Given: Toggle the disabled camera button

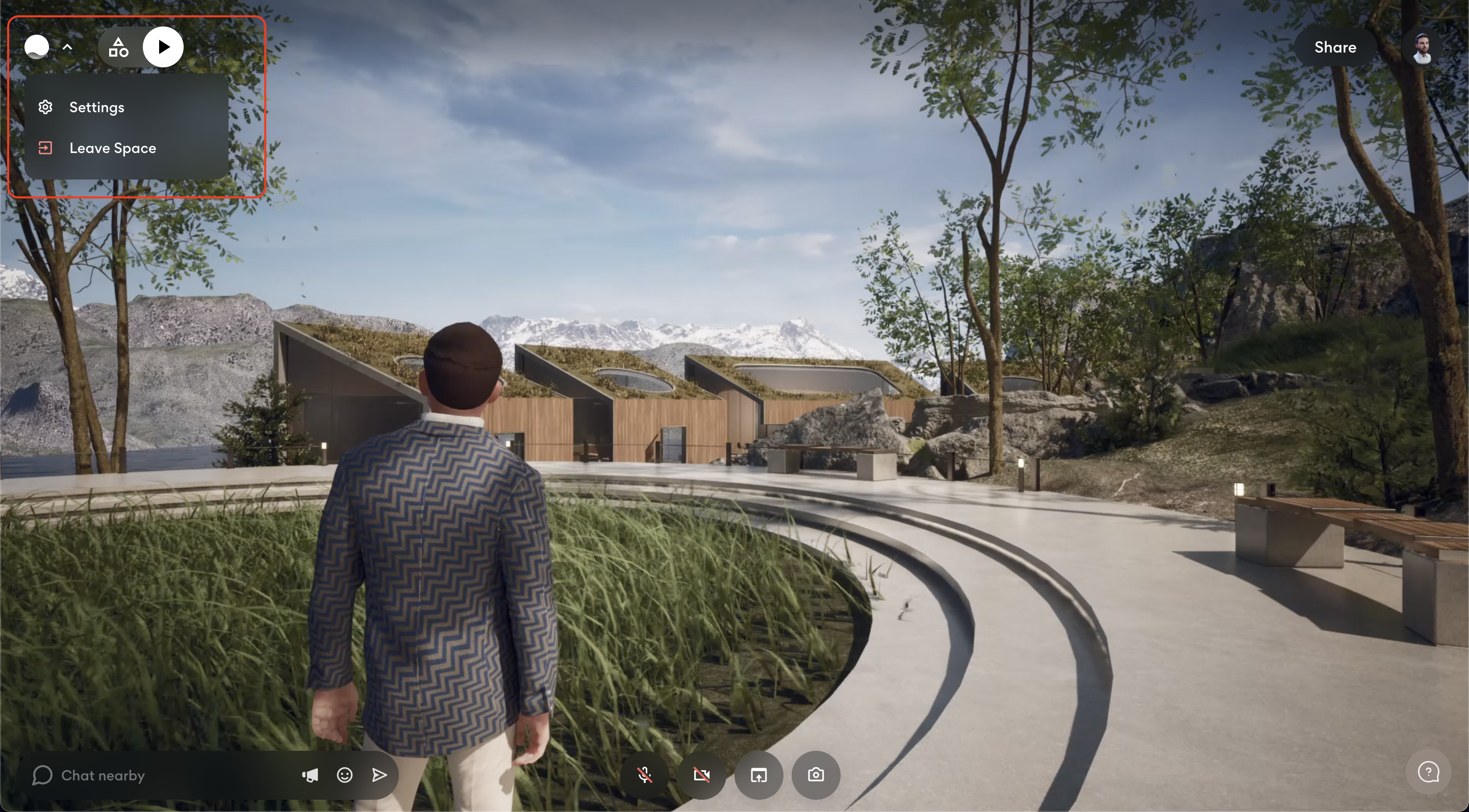Looking at the screenshot, I should click(701, 775).
